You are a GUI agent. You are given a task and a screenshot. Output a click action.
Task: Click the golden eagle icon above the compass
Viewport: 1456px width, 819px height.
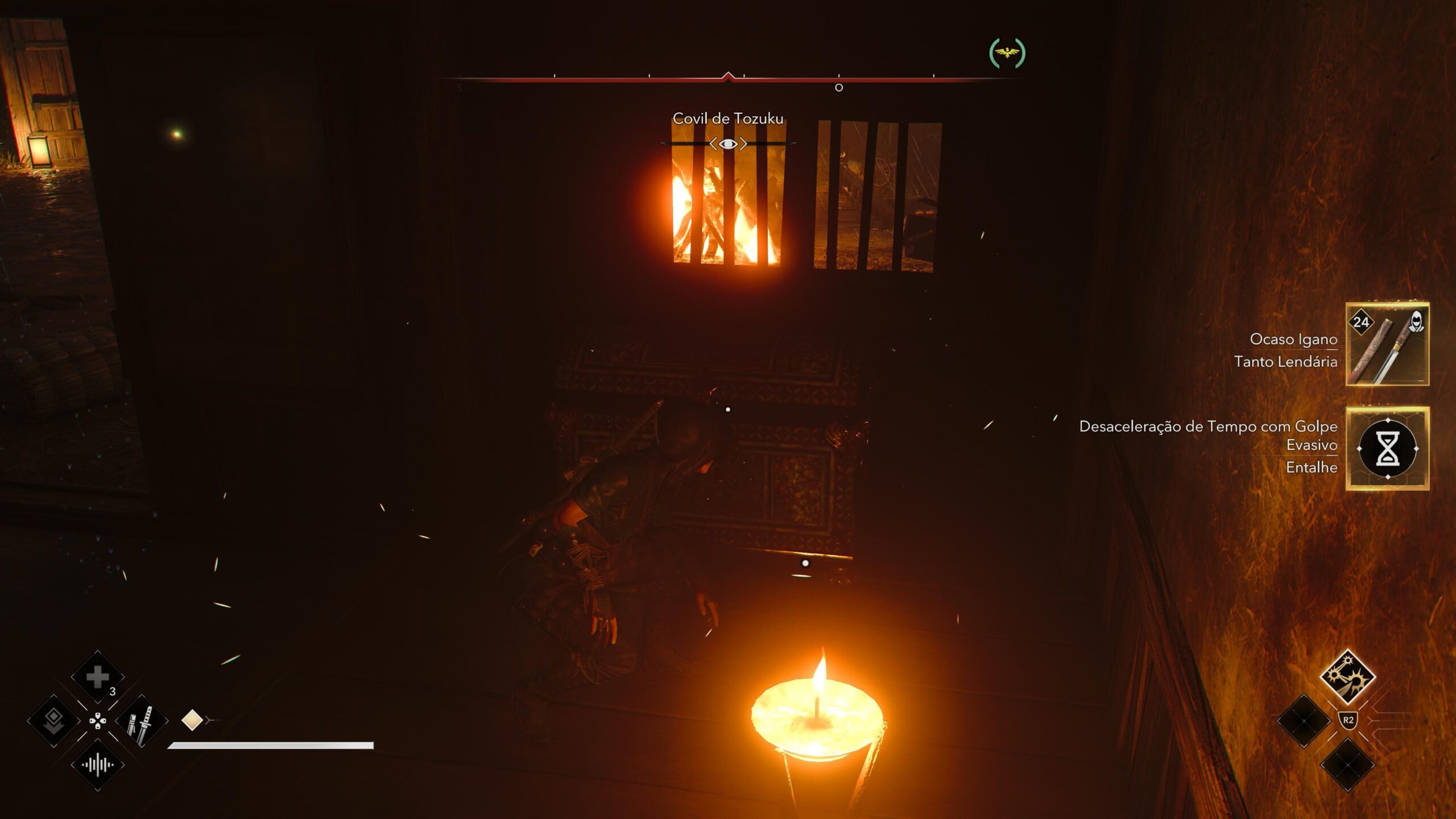(1007, 53)
